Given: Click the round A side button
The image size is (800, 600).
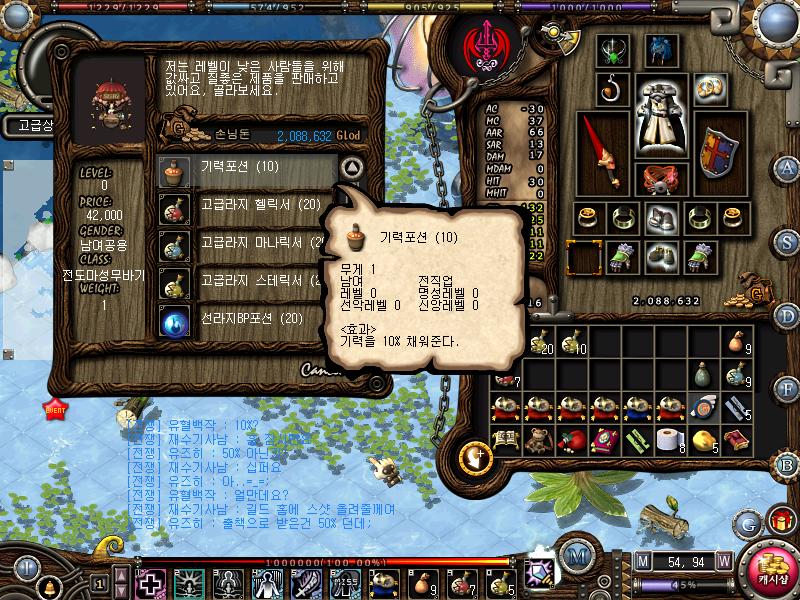Looking at the screenshot, I should pos(788,167).
